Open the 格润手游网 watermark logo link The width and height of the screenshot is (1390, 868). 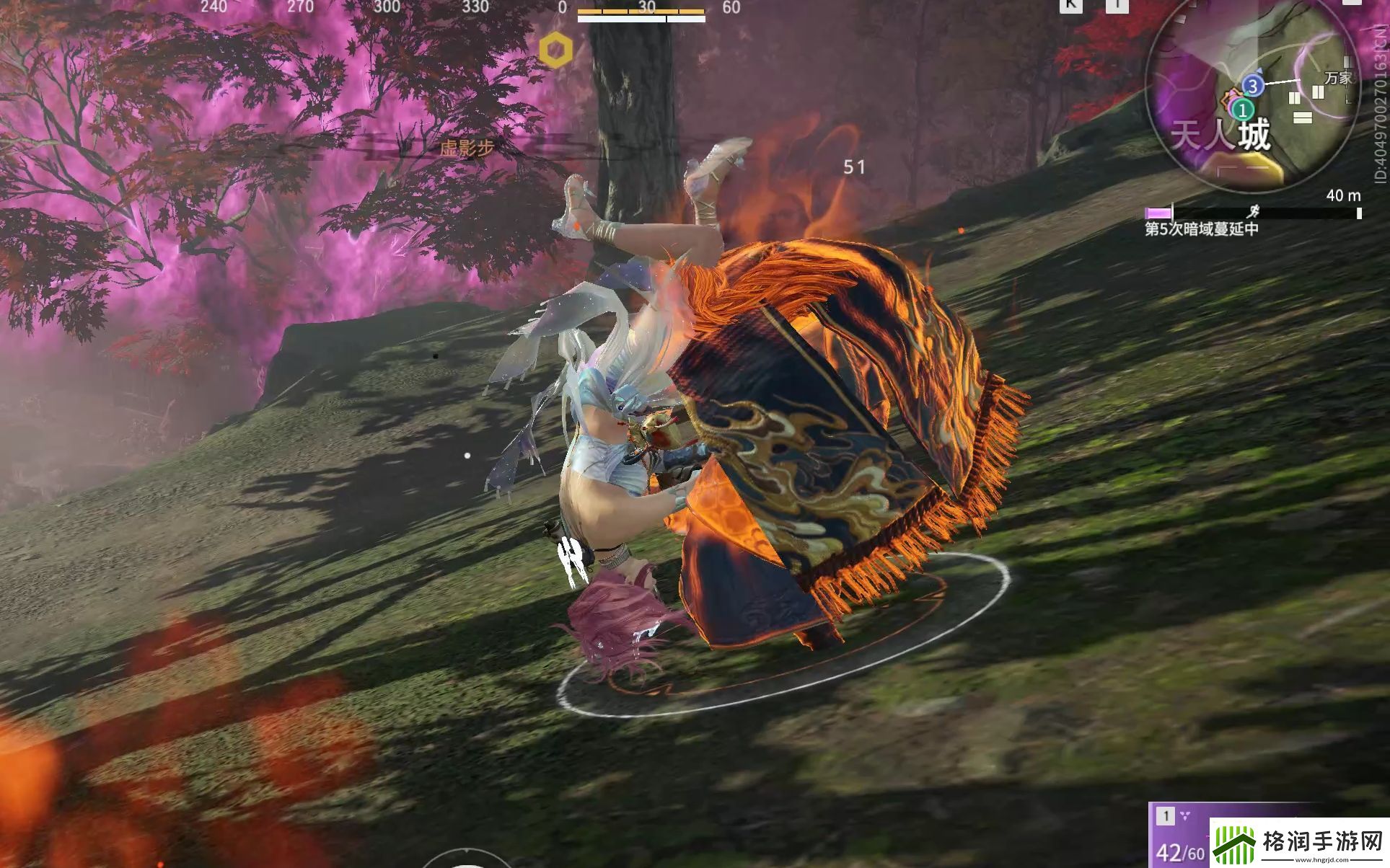(1298, 843)
